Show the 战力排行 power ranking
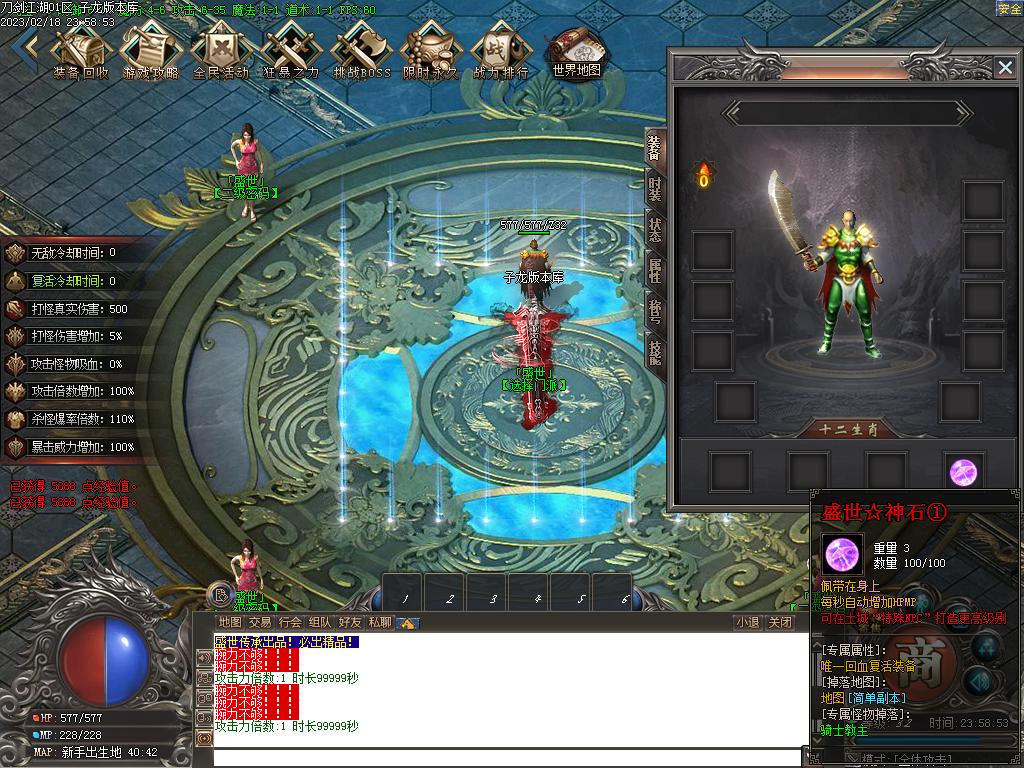This screenshot has width=1024, height=768. (500, 49)
